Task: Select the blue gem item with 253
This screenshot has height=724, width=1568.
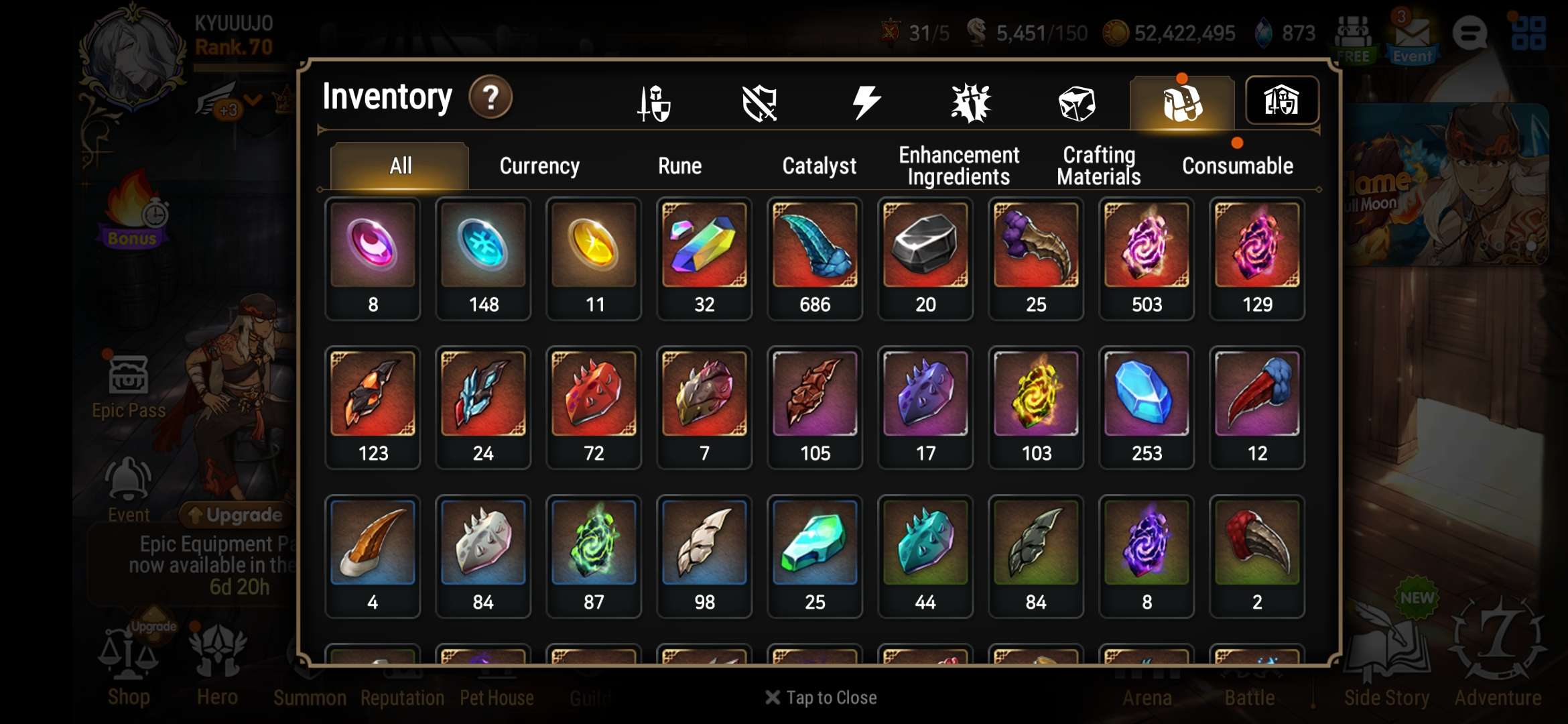Action: click(x=1146, y=407)
